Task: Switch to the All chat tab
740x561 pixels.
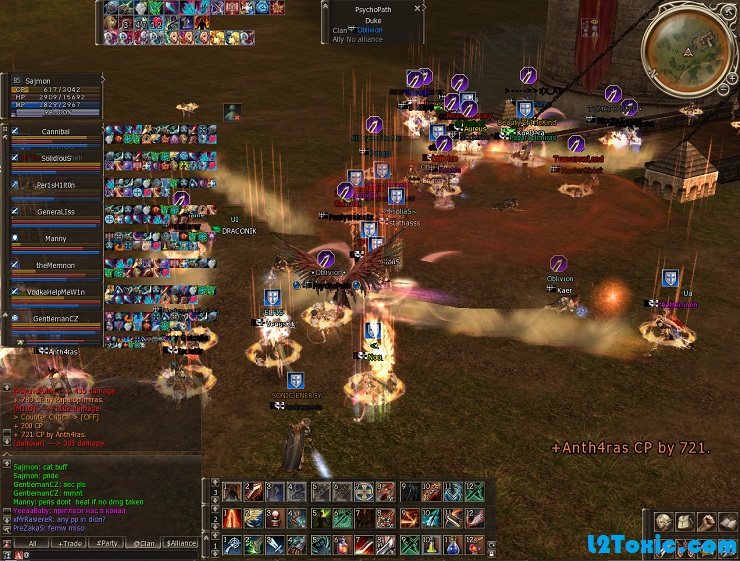Action: coord(32,543)
